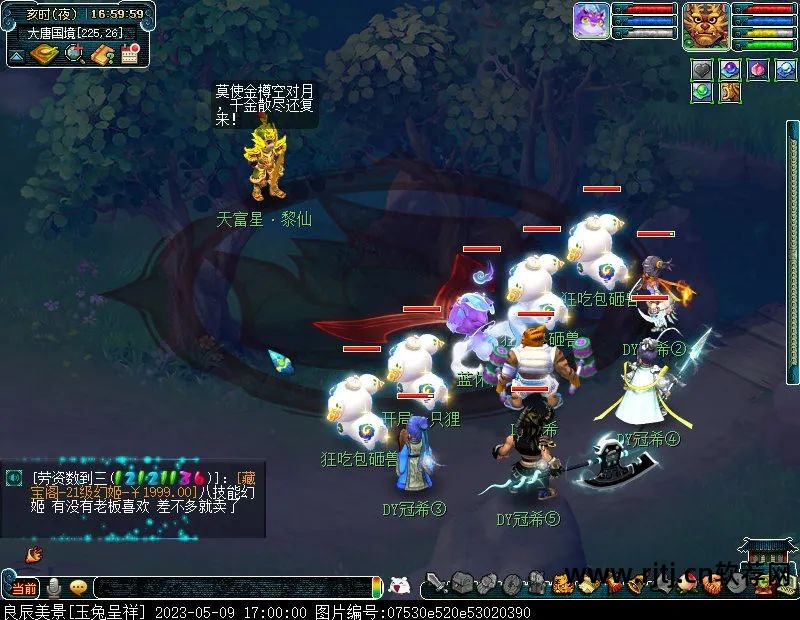
Task: Open the white bear mascot icon
Action: (398, 586)
